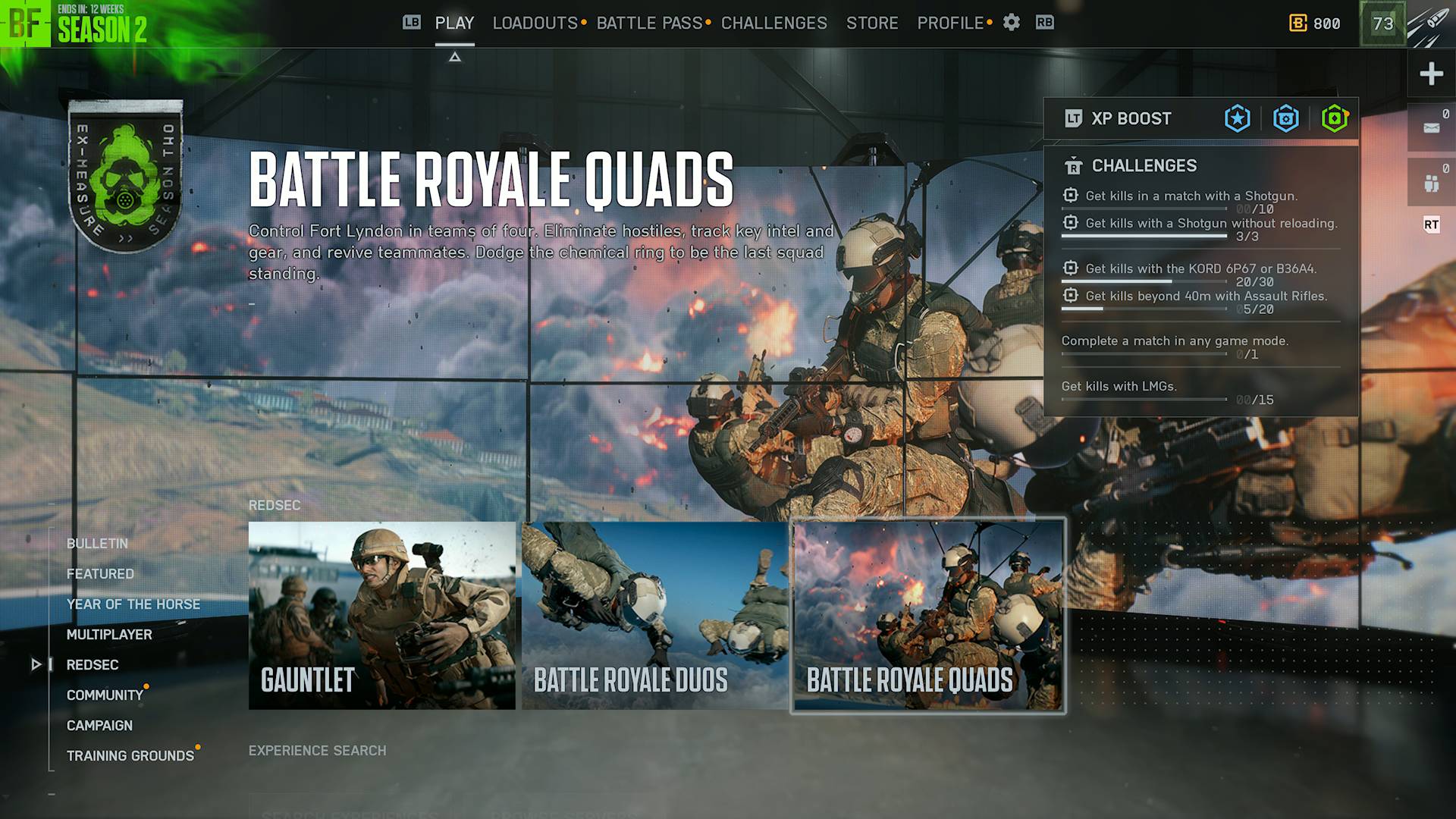Open TRAINING GROUNDS from the sidebar

click(130, 755)
